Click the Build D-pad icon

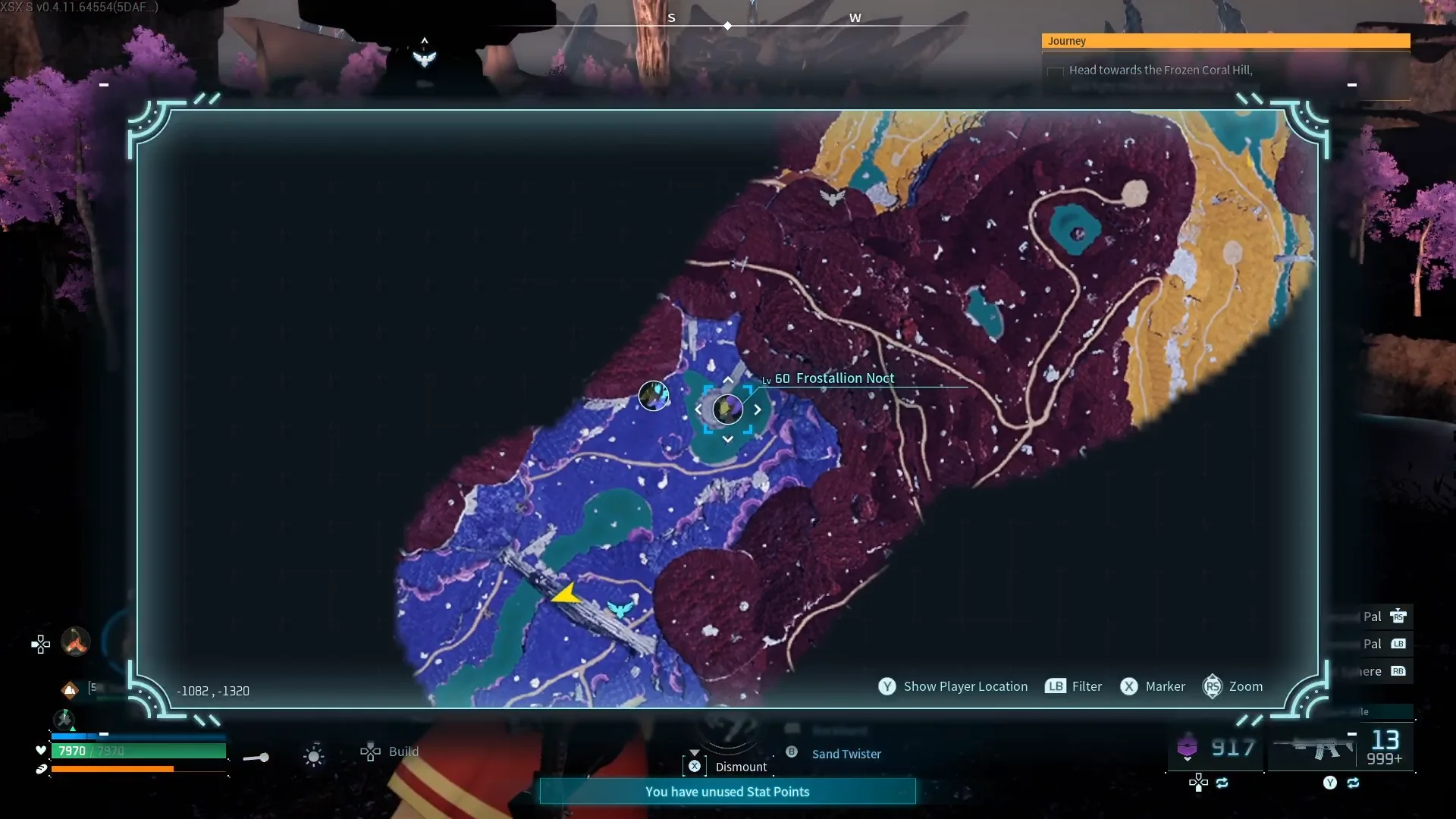click(x=370, y=752)
